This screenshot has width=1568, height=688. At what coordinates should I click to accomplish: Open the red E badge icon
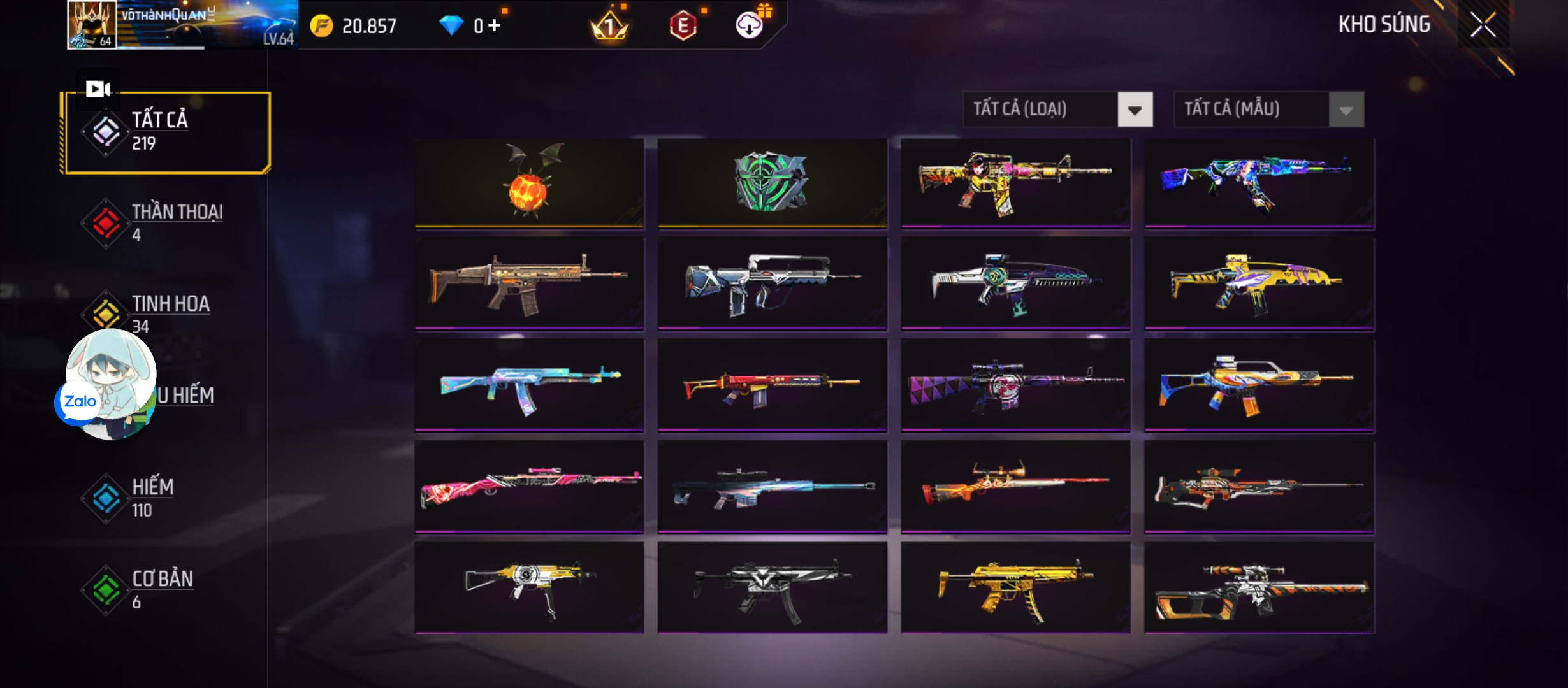point(683,25)
